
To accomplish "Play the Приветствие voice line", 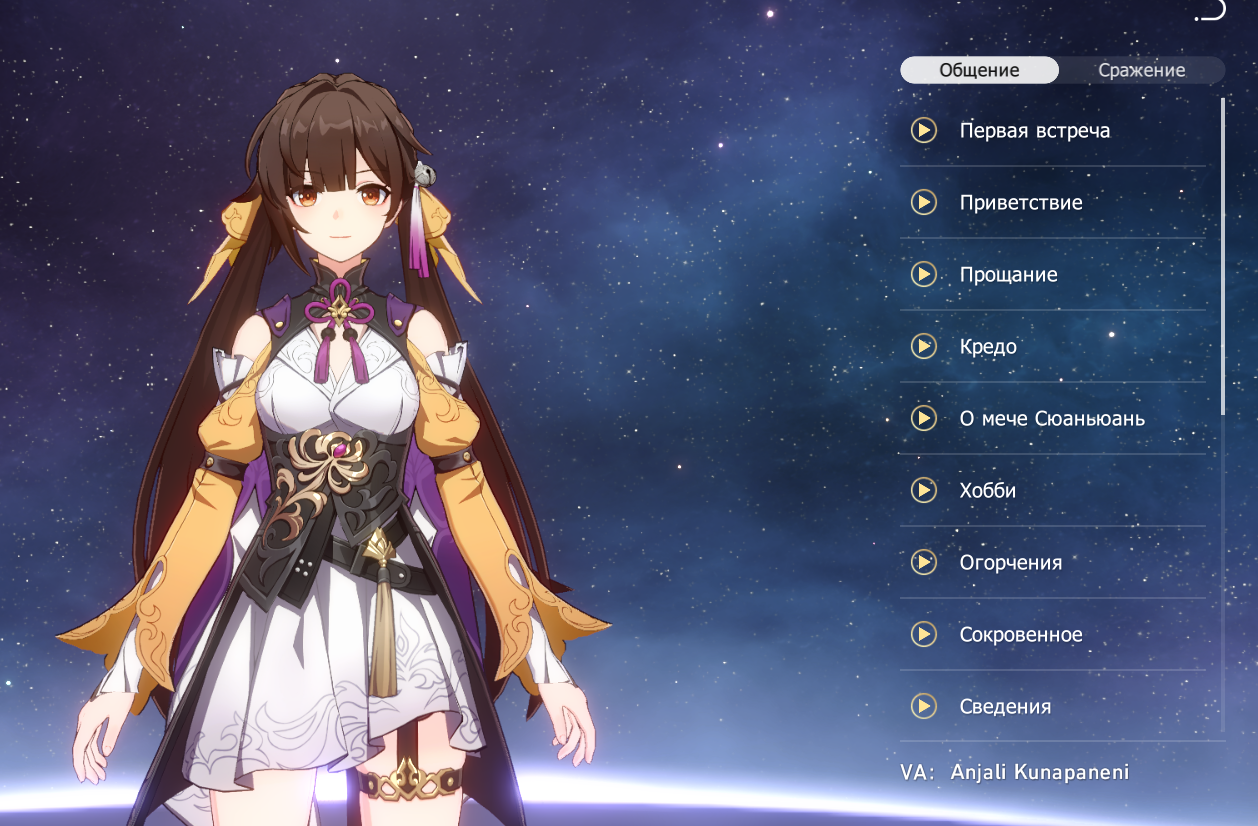I will coord(923,203).
